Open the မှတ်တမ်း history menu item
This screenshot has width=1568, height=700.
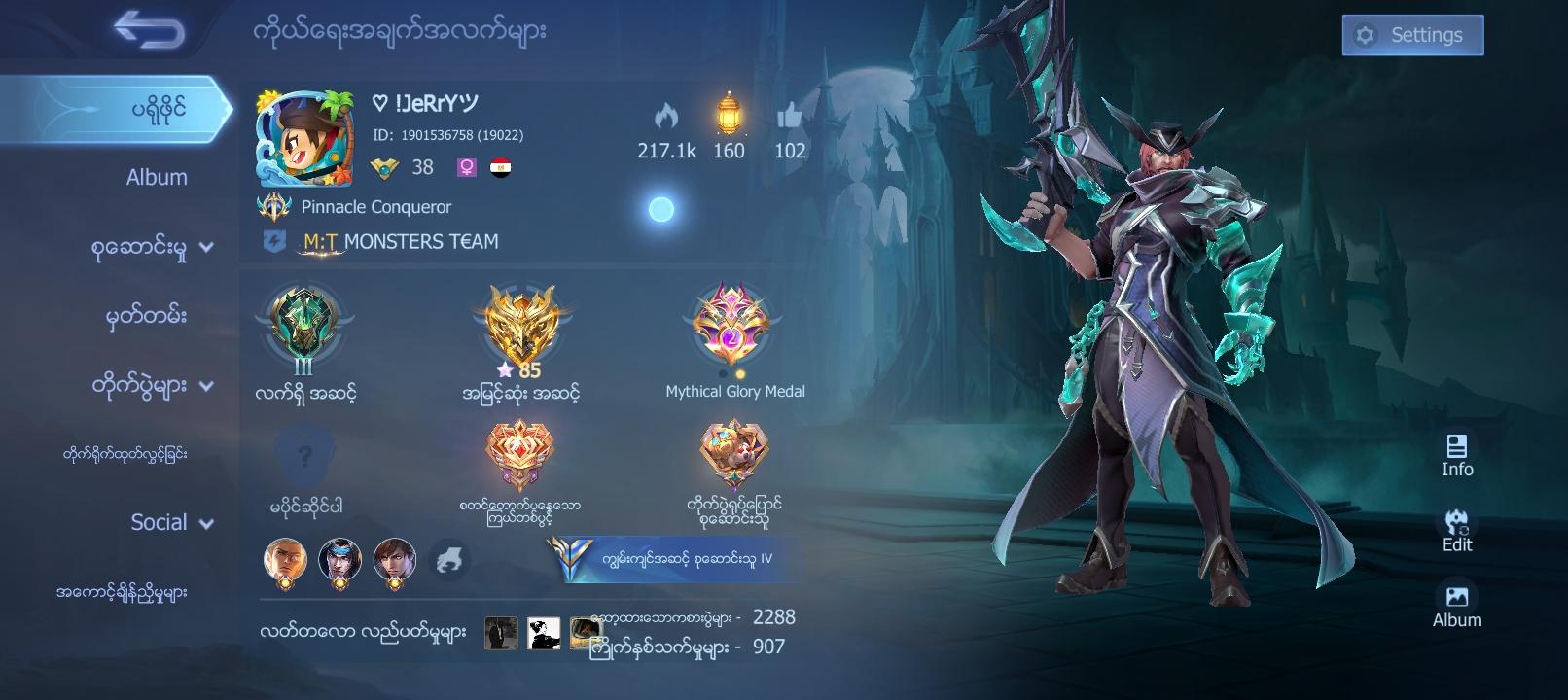tap(146, 315)
